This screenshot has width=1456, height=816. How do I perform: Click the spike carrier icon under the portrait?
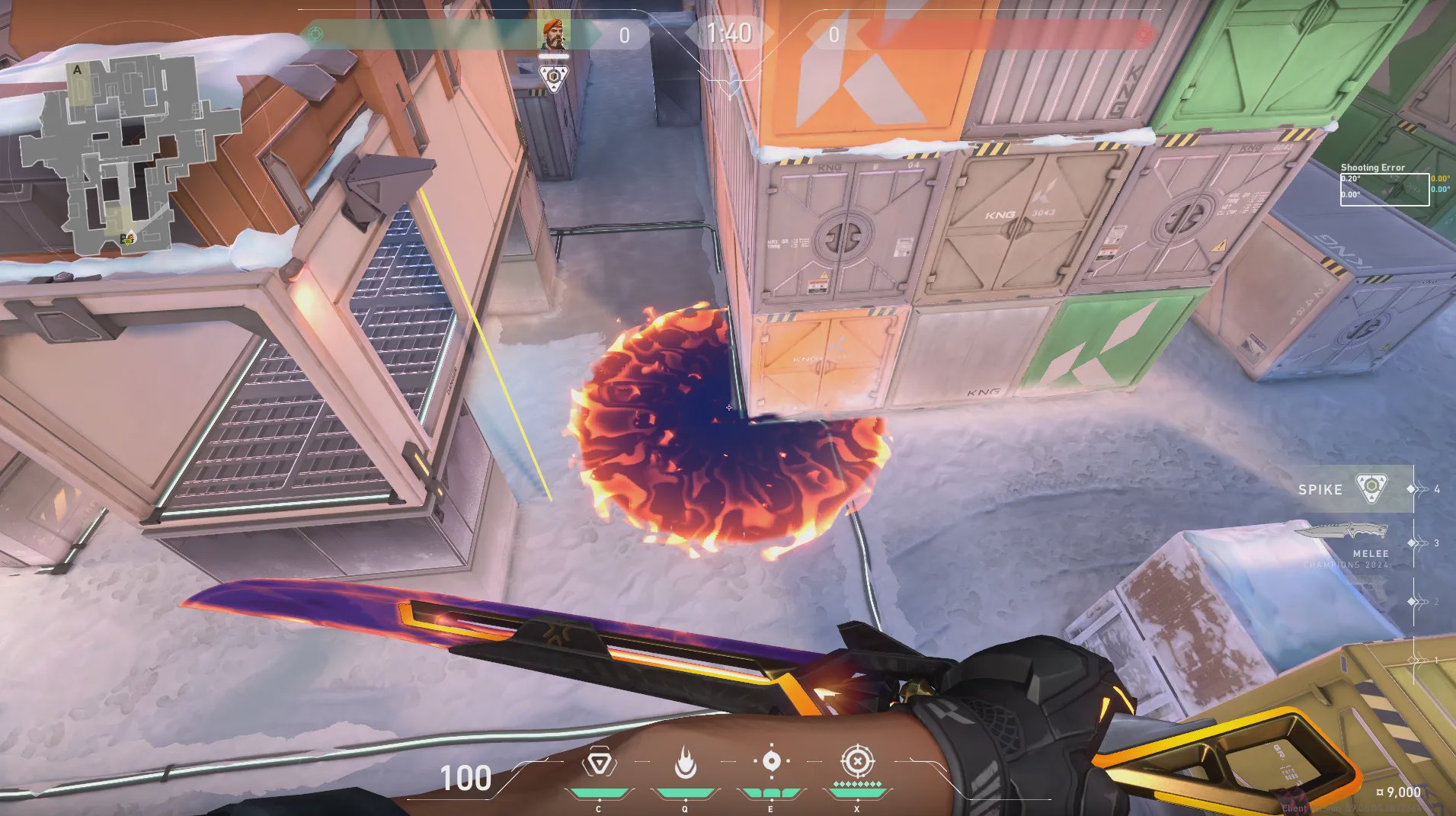[554, 78]
